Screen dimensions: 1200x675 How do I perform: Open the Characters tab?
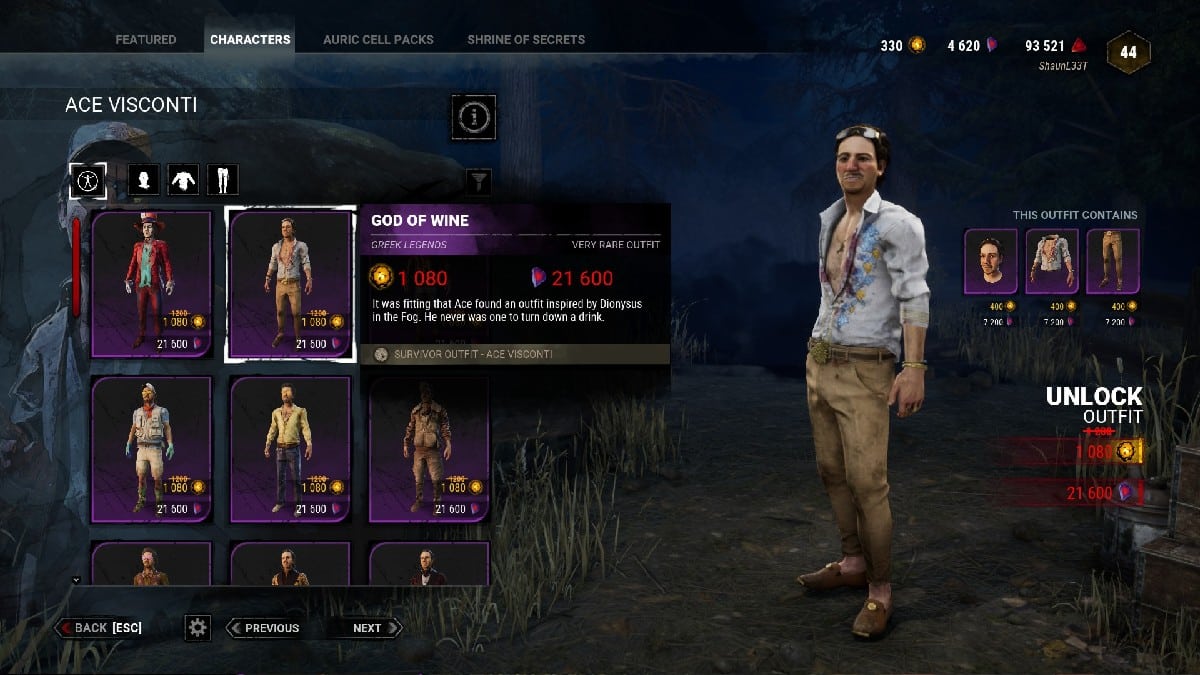[x=250, y=40]
